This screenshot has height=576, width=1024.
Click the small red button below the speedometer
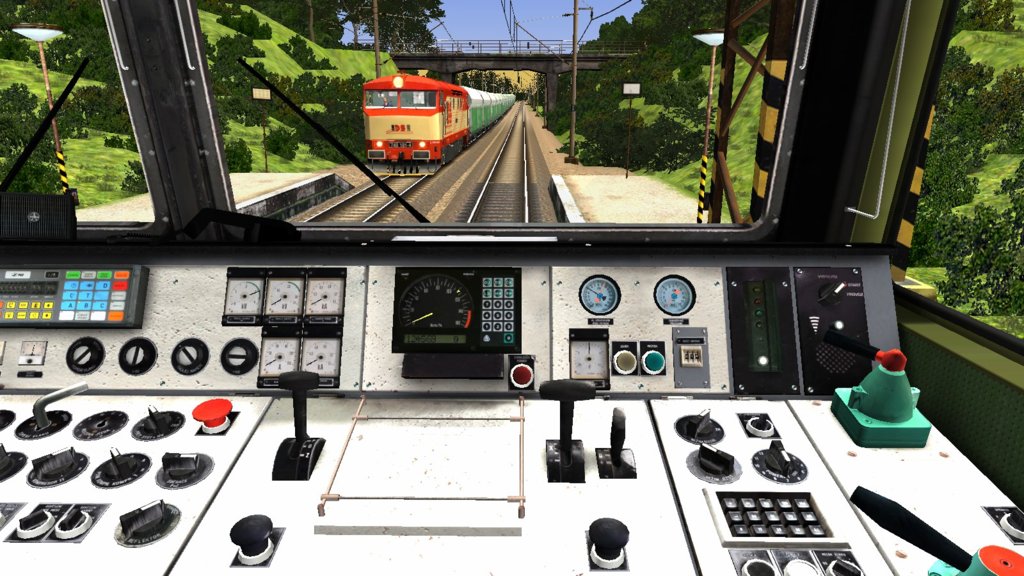(520, 376)
